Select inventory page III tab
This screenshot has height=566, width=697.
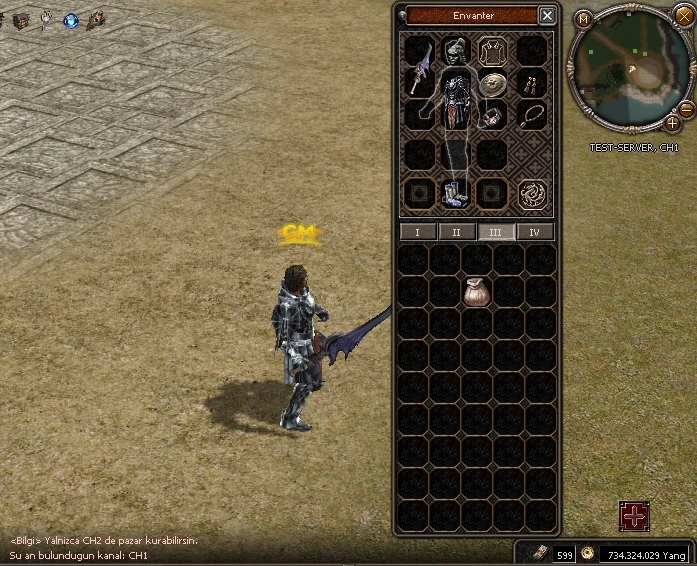[x=496, y=232]
